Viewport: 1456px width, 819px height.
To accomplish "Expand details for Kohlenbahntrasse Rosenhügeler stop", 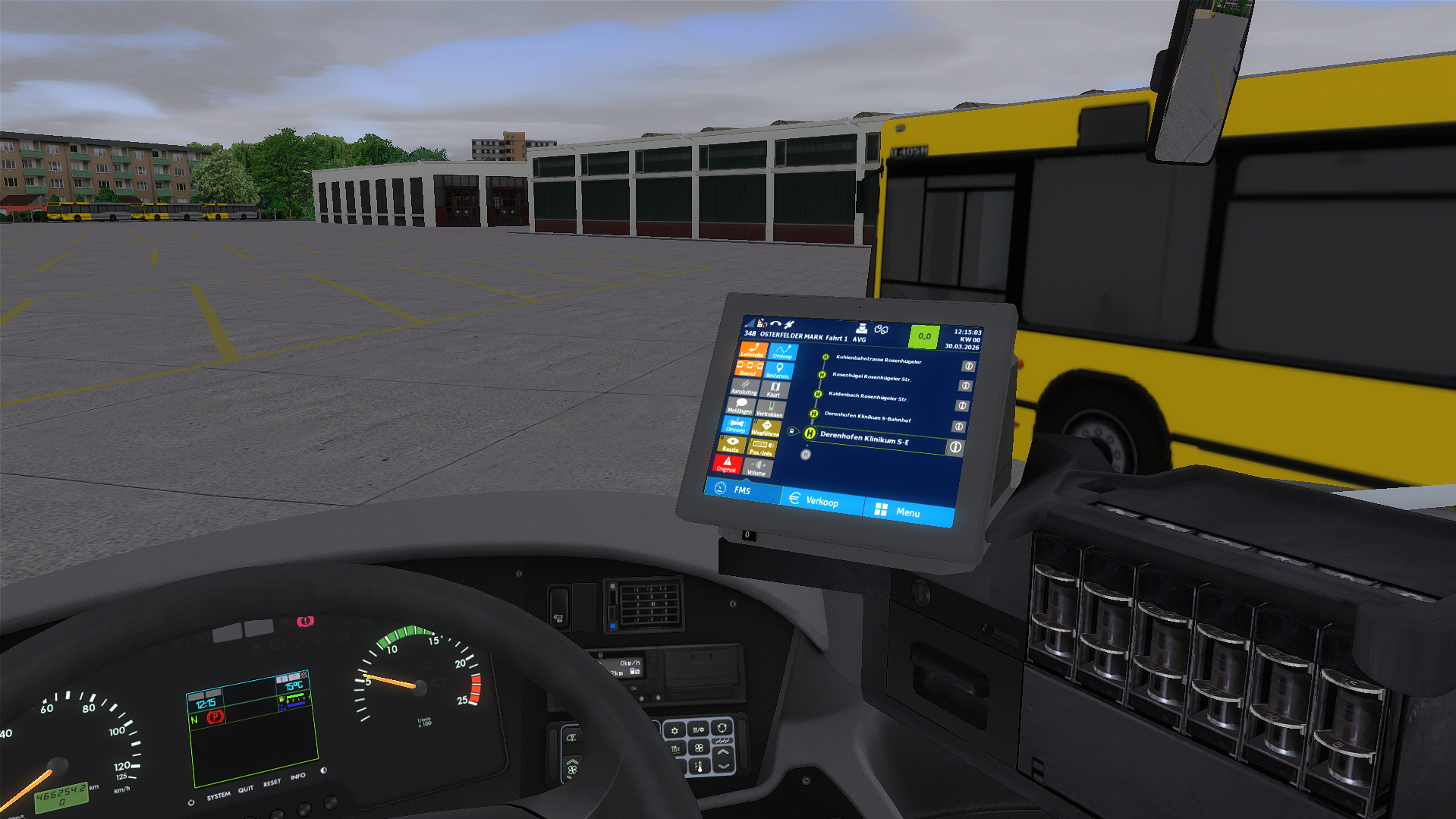I will coord(967,366).
